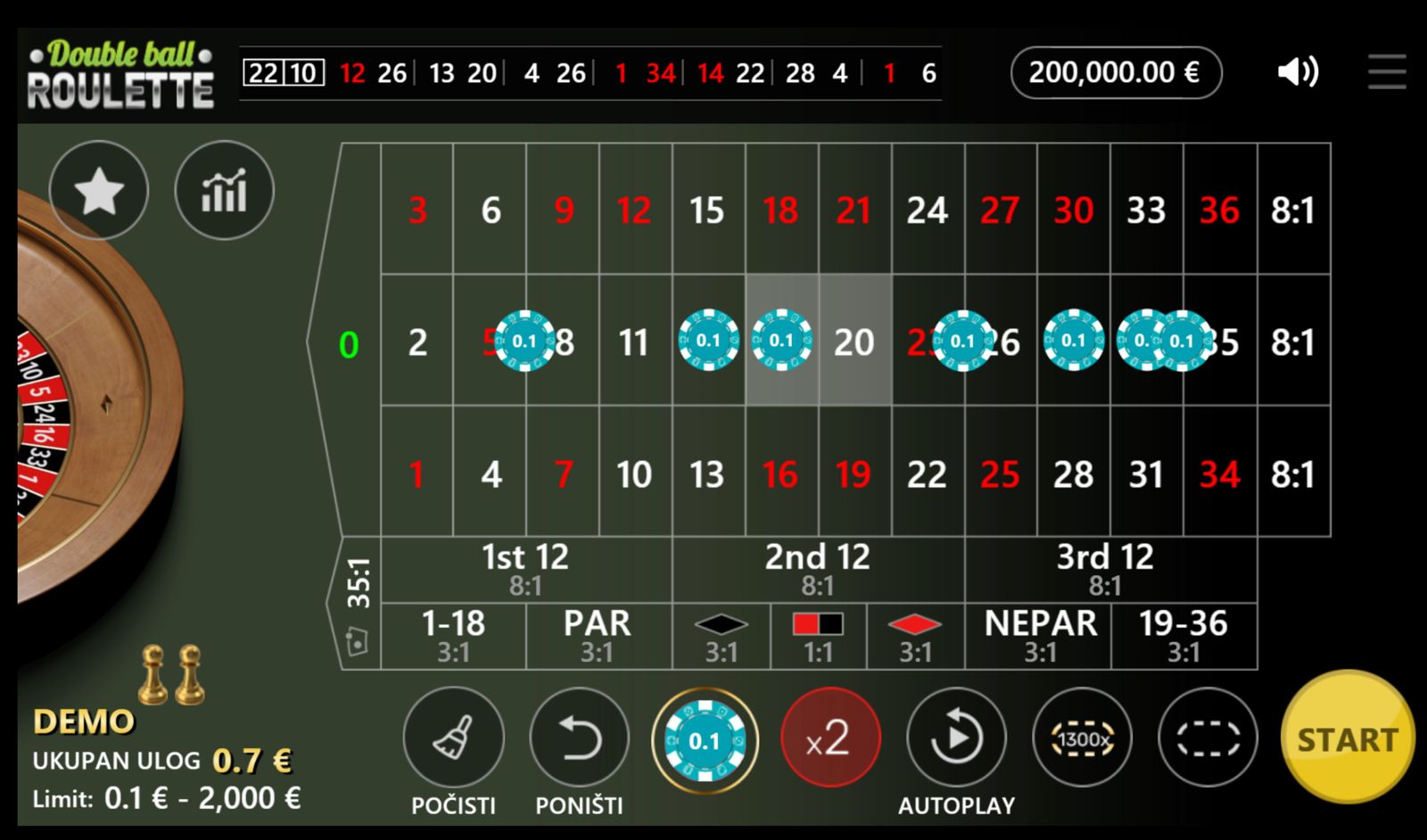Viewport: 1427px width, 840px height.
Task: Clear all bets with Počisti
Action: click(453, 738)
